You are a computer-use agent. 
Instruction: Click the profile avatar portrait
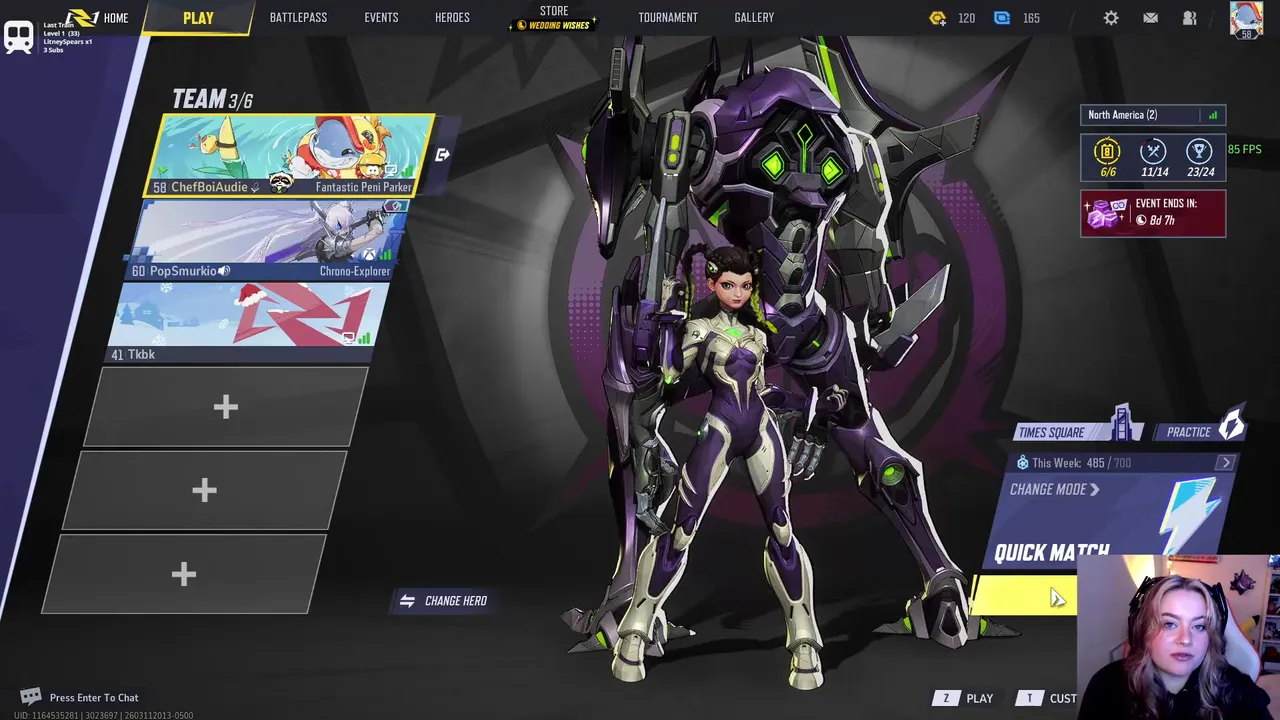click(x=1246, y=19)
